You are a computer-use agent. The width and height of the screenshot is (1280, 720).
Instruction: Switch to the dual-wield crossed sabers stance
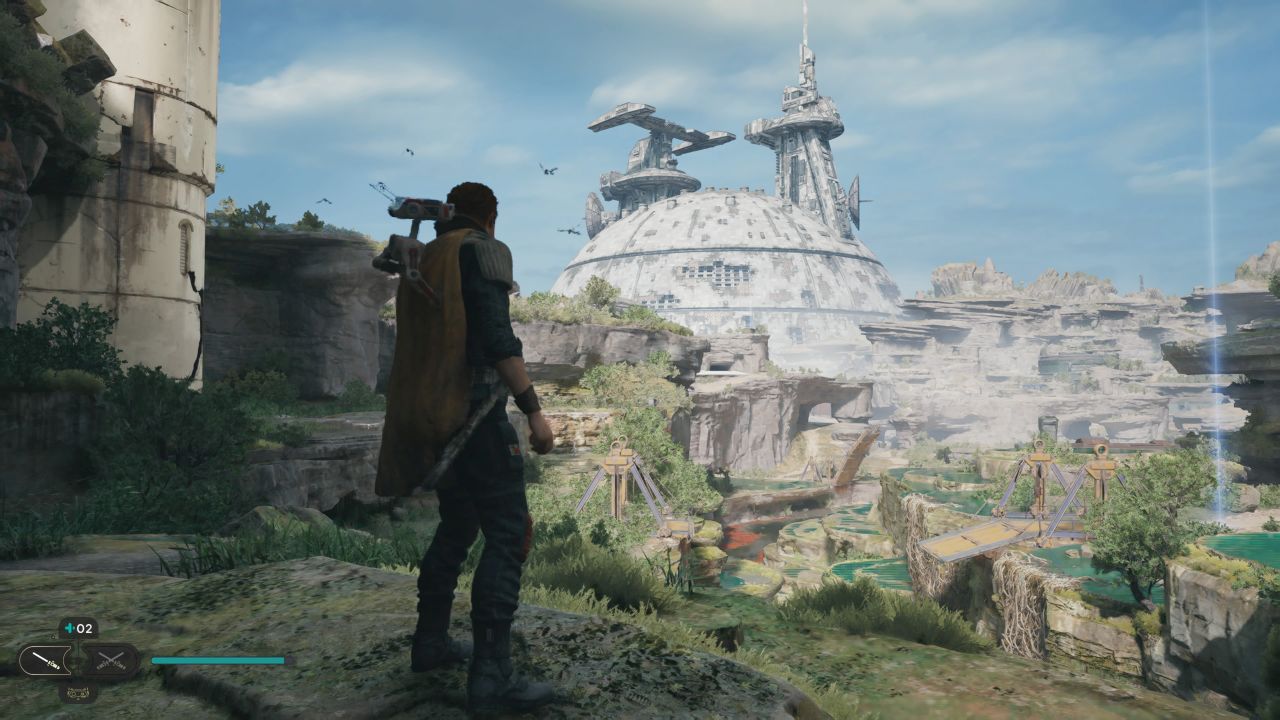(109, 661)
